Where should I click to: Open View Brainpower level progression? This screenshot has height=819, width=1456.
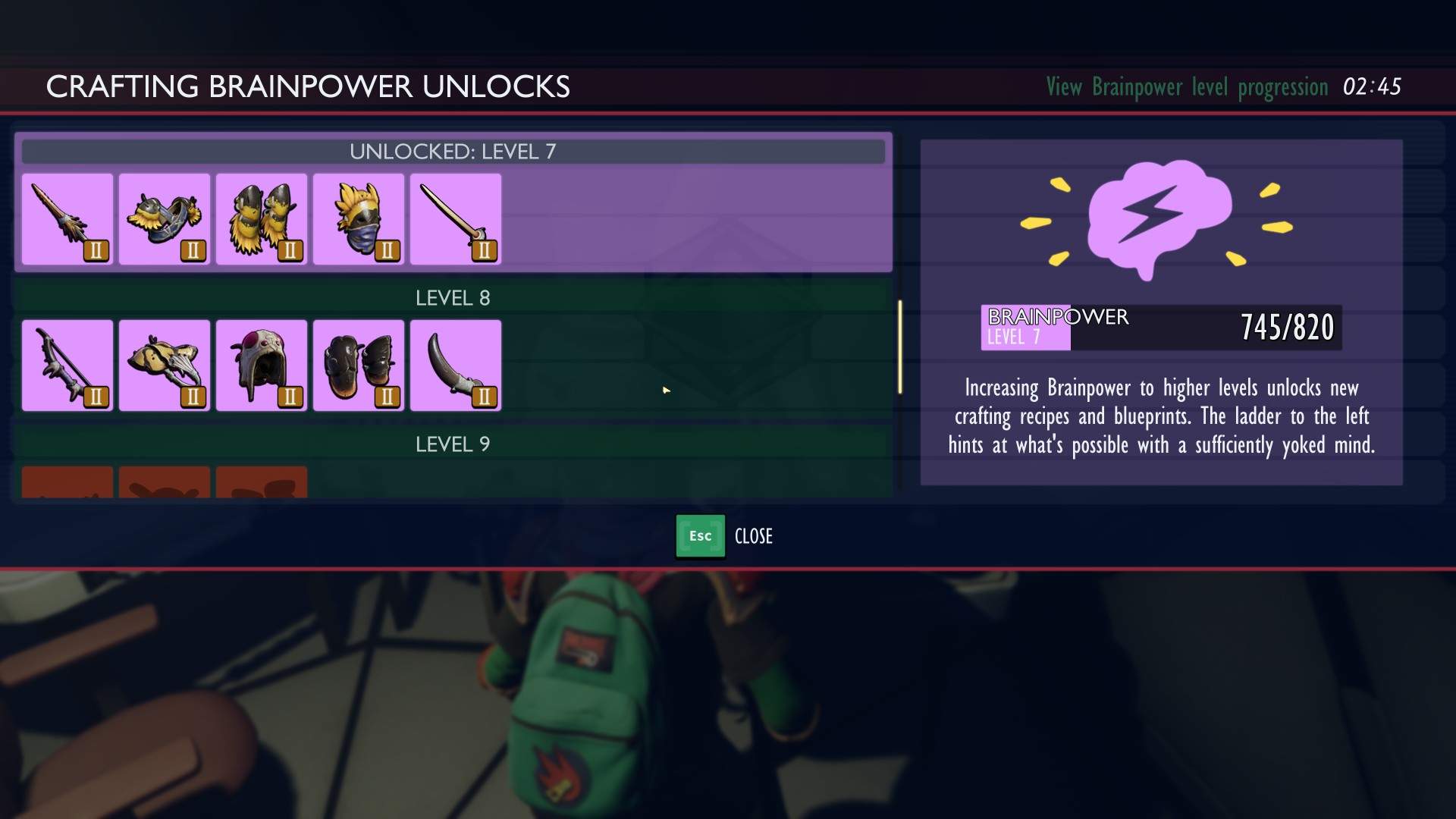tap(1187, 87)
